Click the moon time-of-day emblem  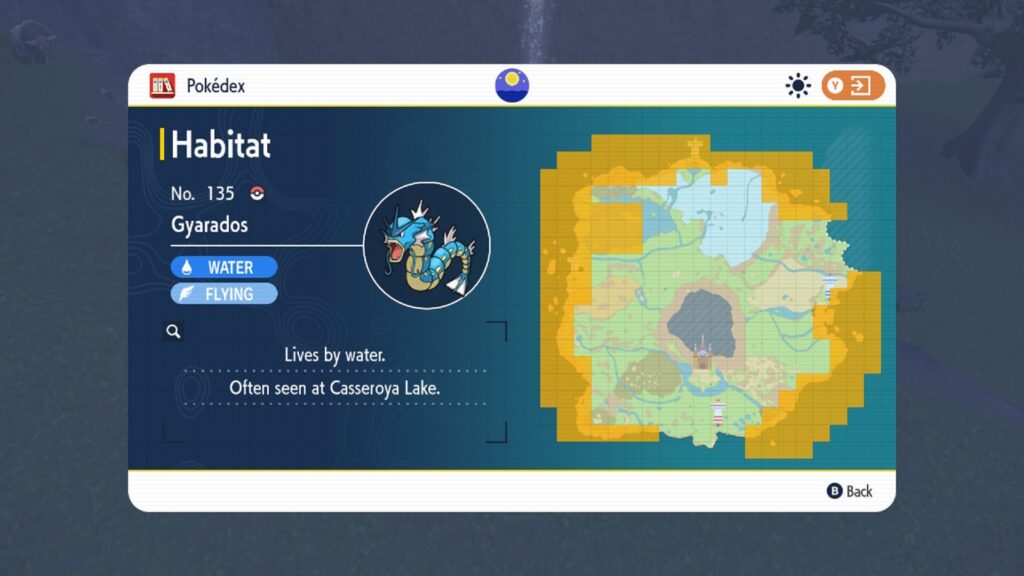(512, 86)
